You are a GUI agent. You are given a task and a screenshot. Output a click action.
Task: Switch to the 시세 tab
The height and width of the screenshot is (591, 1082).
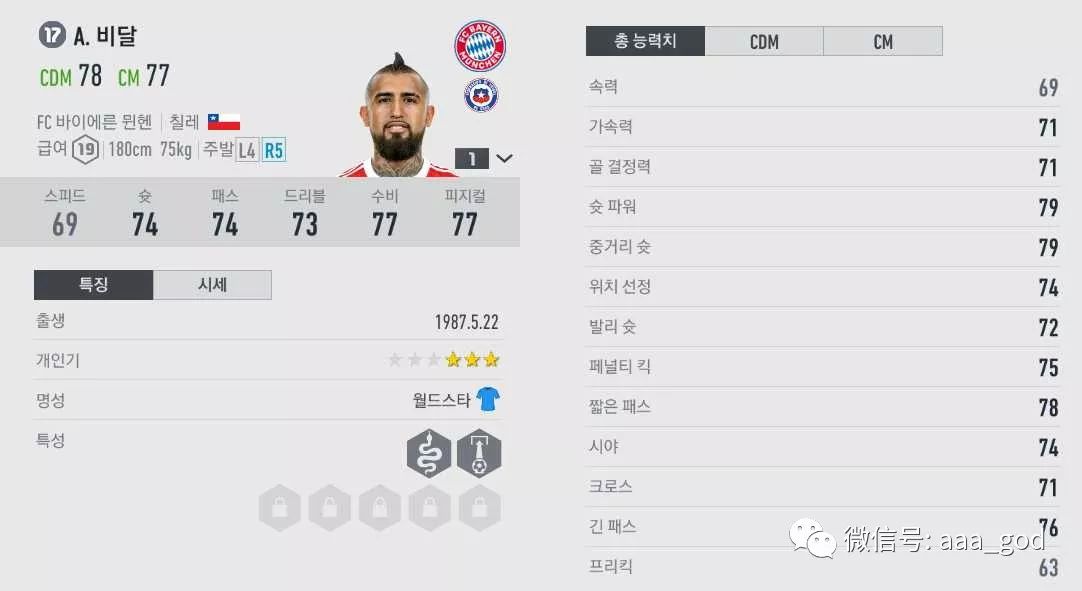pyautogui.click(x=212, y=285)
